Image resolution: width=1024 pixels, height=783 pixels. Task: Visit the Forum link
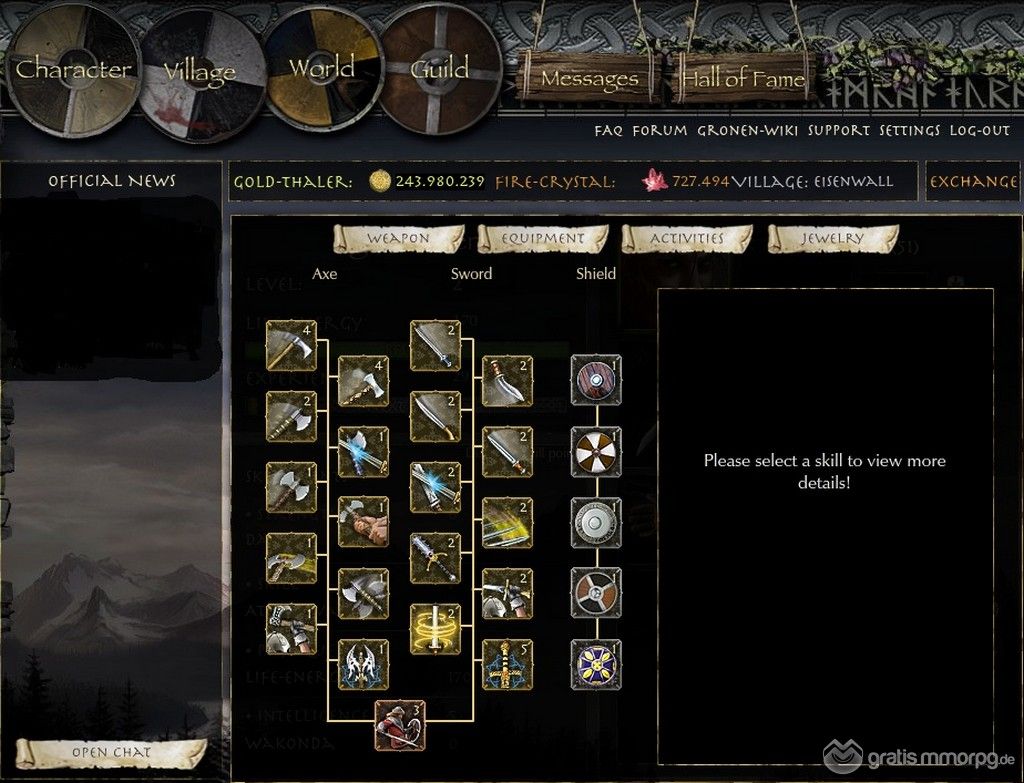point(660,130)
